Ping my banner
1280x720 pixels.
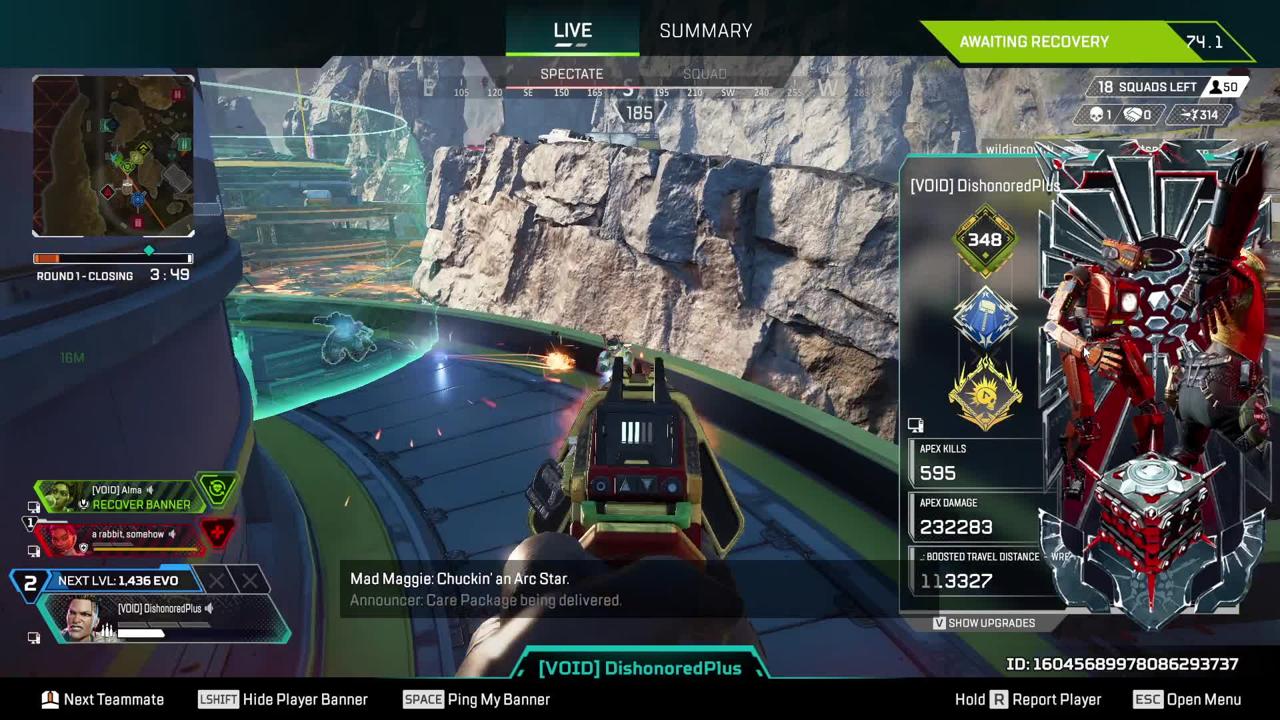(477, 700)
